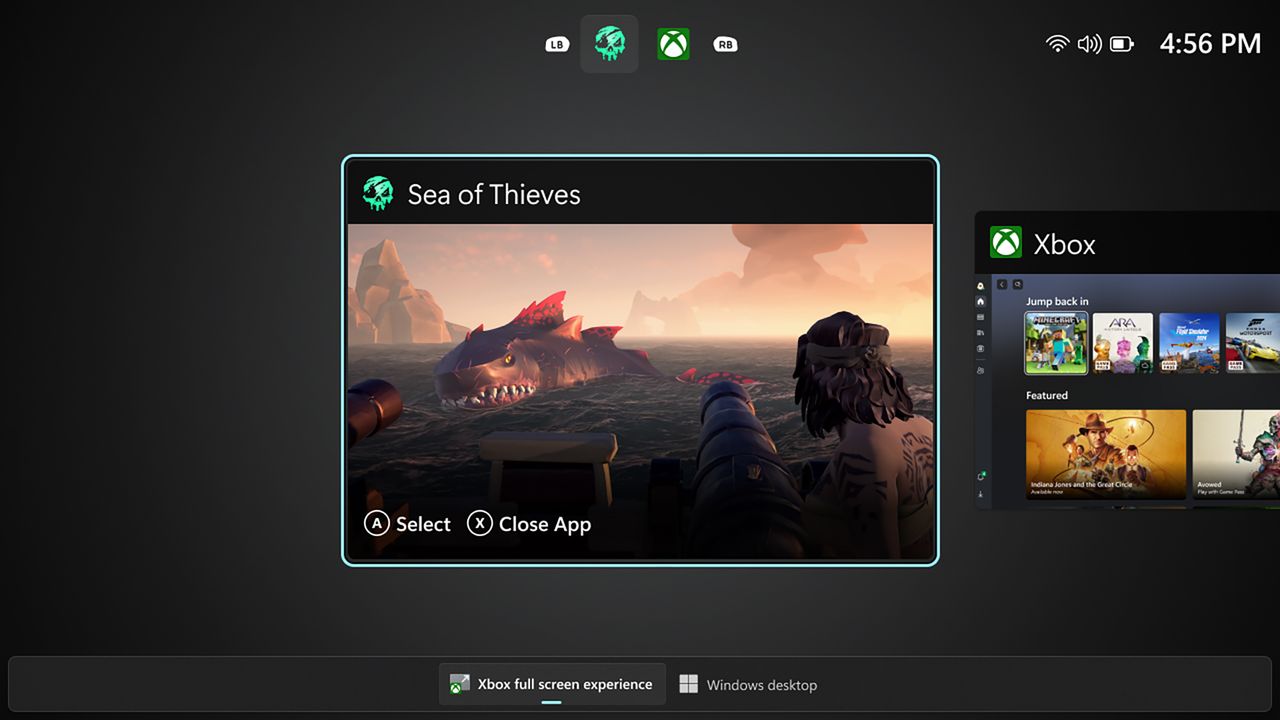Open the library icon in the Xbox sidebar
Image resolution: width=1280 pixels, height=720 pixels.
click(x=980, y=318)
